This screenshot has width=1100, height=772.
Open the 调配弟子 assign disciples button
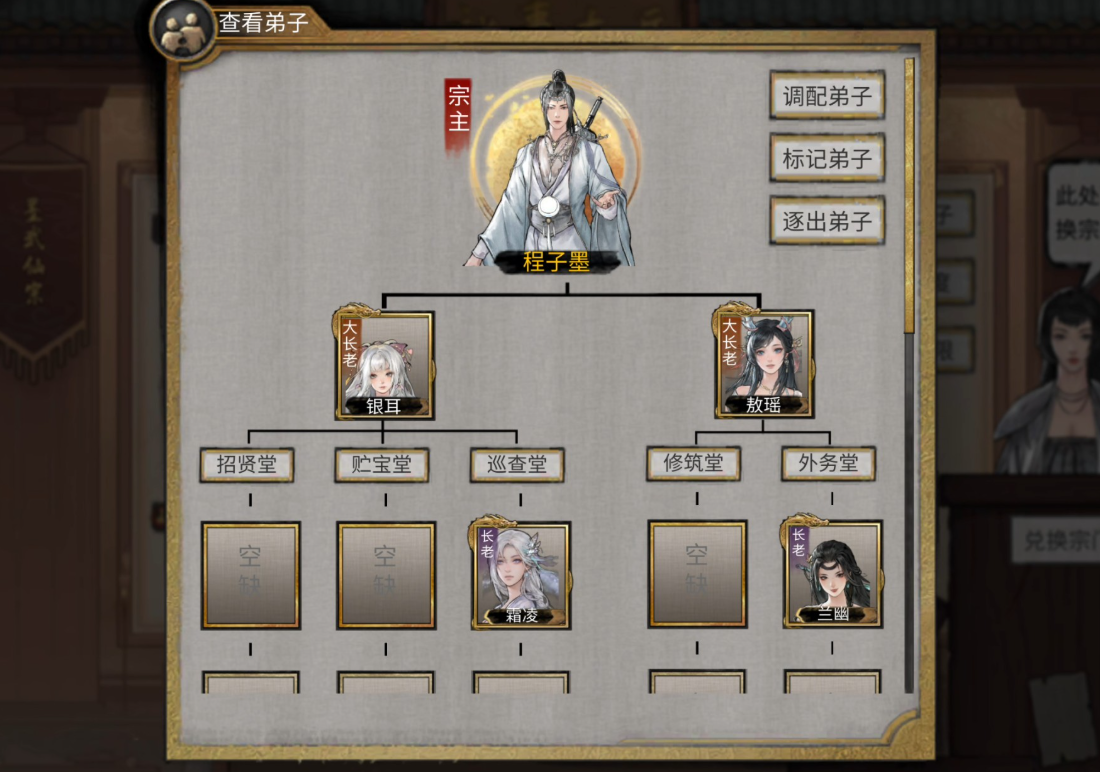[x=827, y=96]
